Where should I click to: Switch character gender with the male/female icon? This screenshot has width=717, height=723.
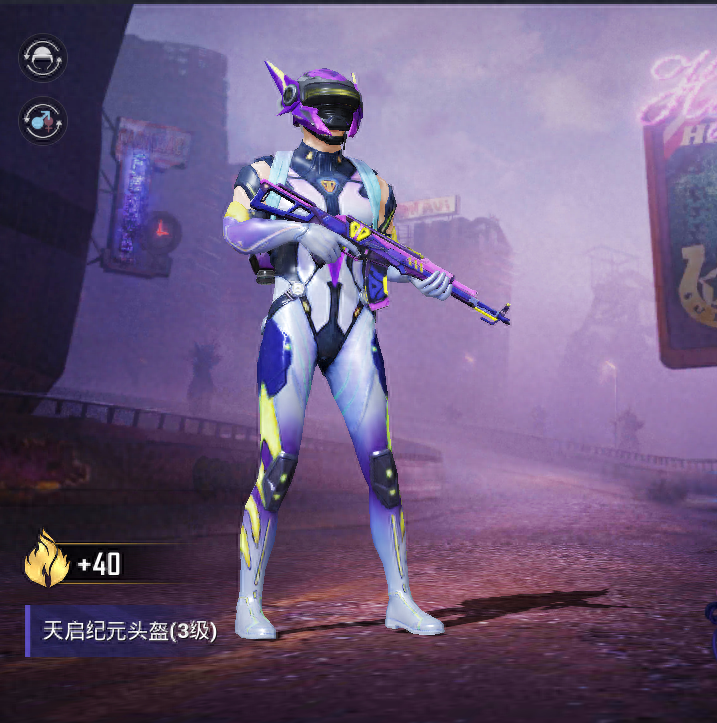point(44,121)
